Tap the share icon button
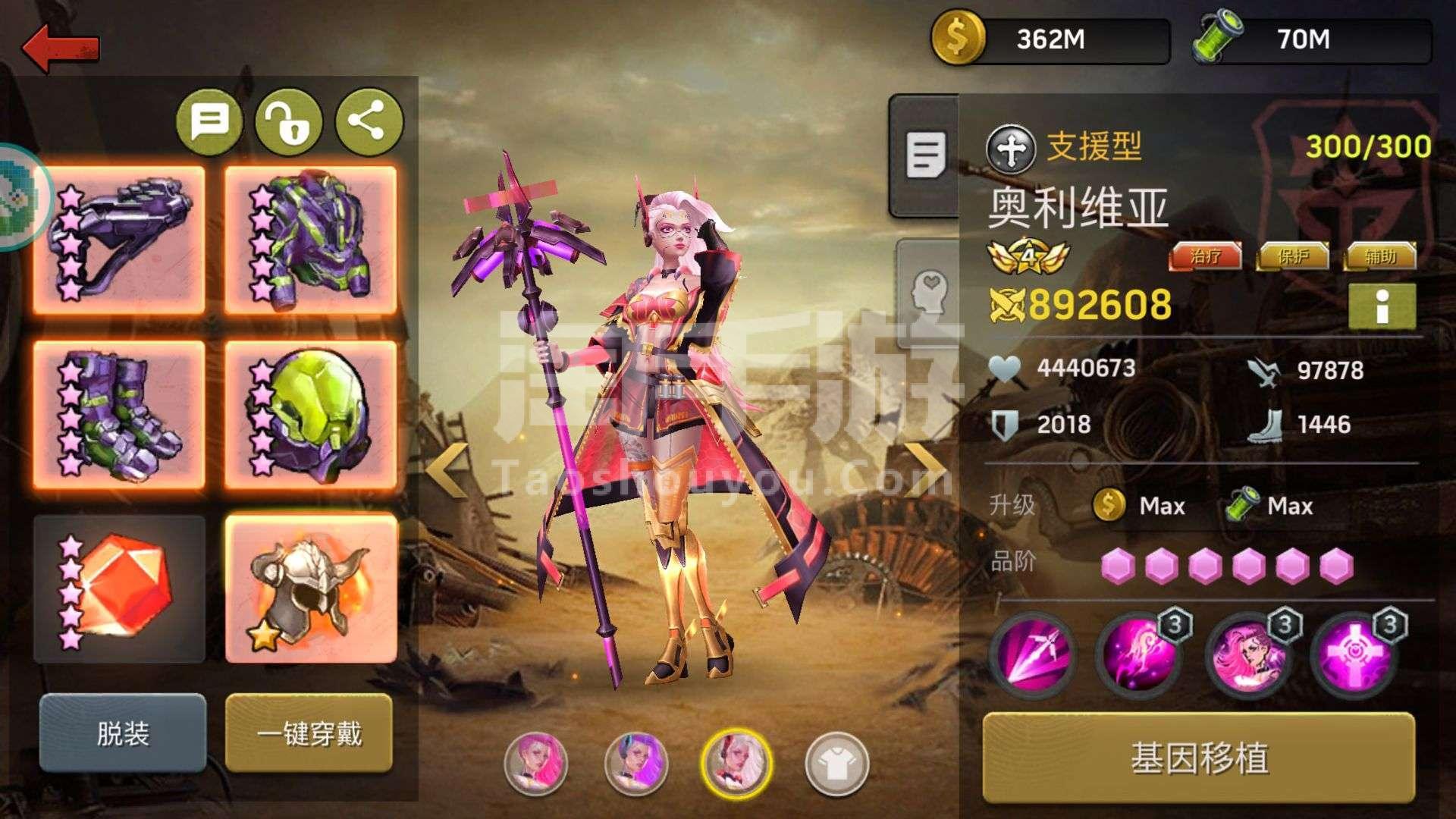Image resolution: width=1456 pixels, height=819 pixels. pos(369,121)
